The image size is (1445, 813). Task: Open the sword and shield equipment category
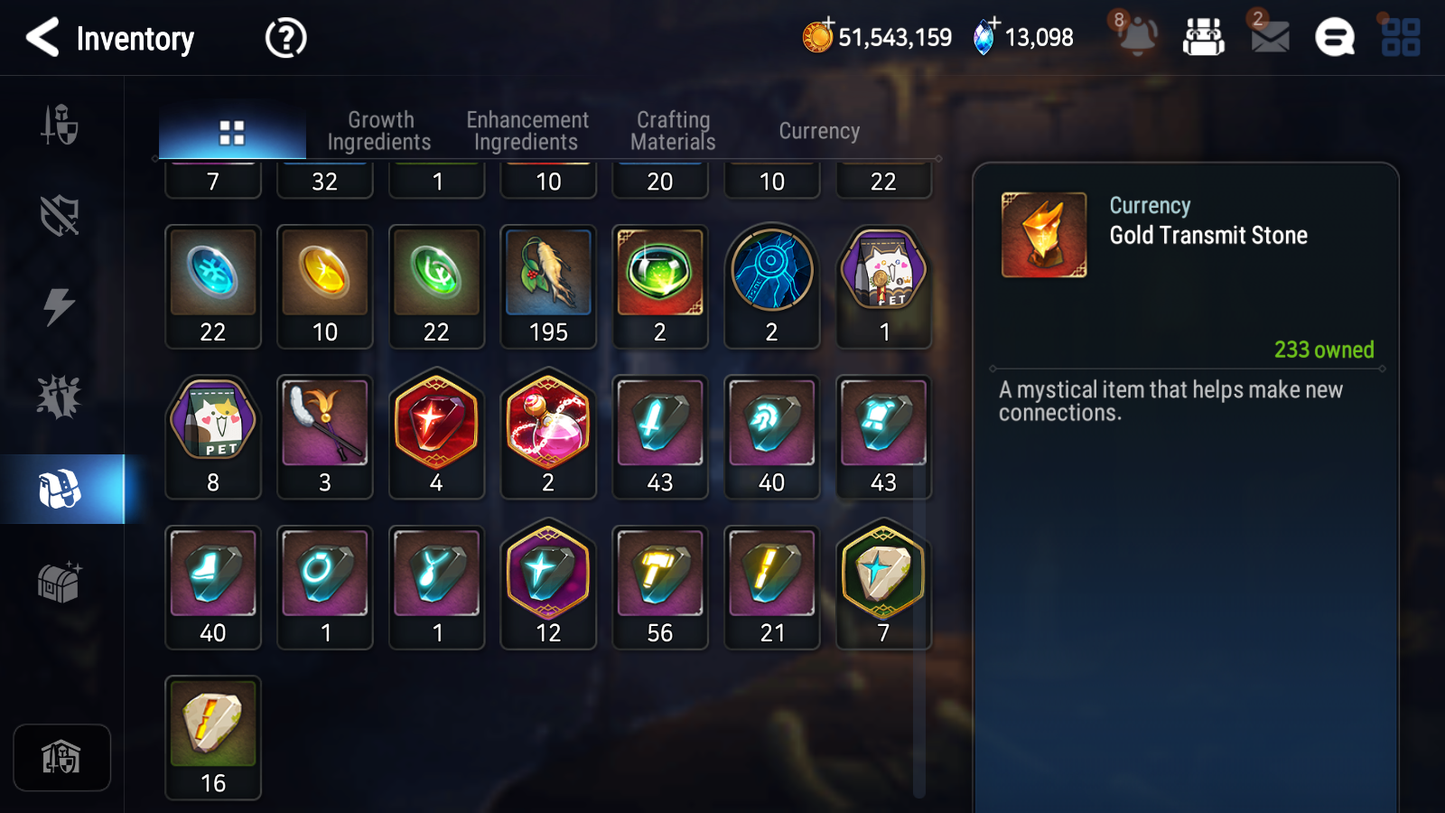(60, 126)
